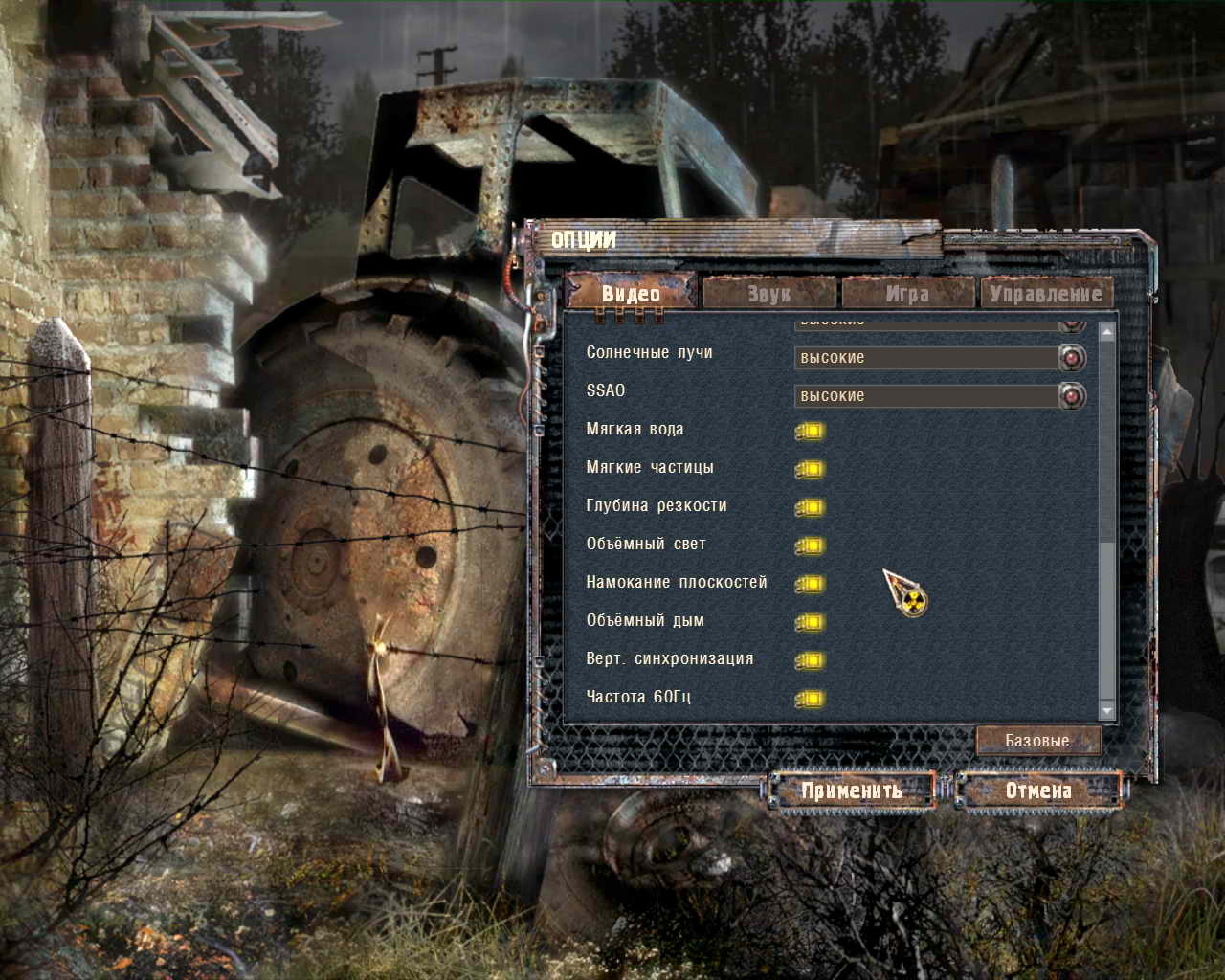Open the Звук settings tab
The image size is (1225, 980).
(769, 293)
